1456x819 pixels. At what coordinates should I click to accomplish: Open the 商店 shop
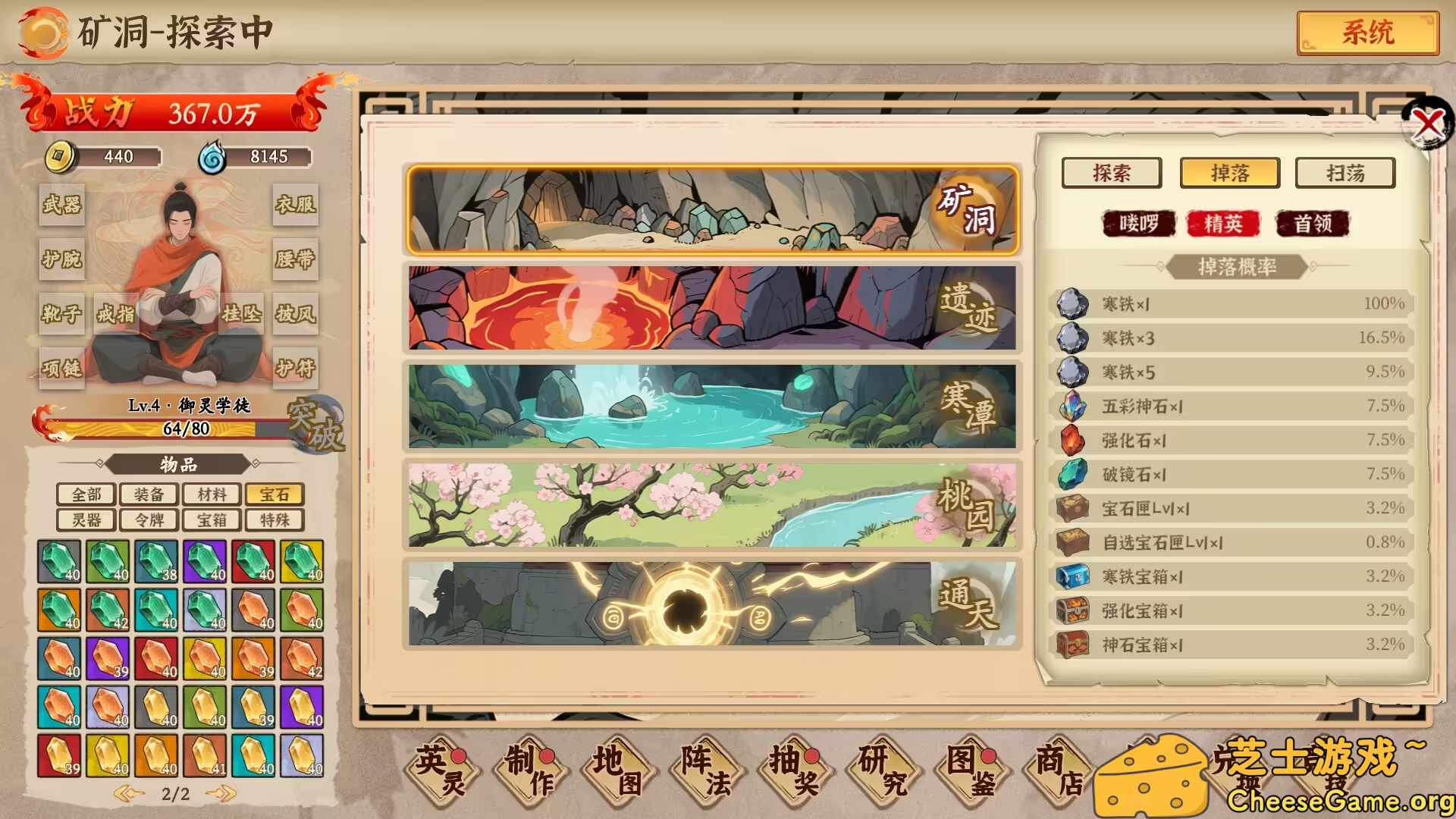[x=1059, y=770]
